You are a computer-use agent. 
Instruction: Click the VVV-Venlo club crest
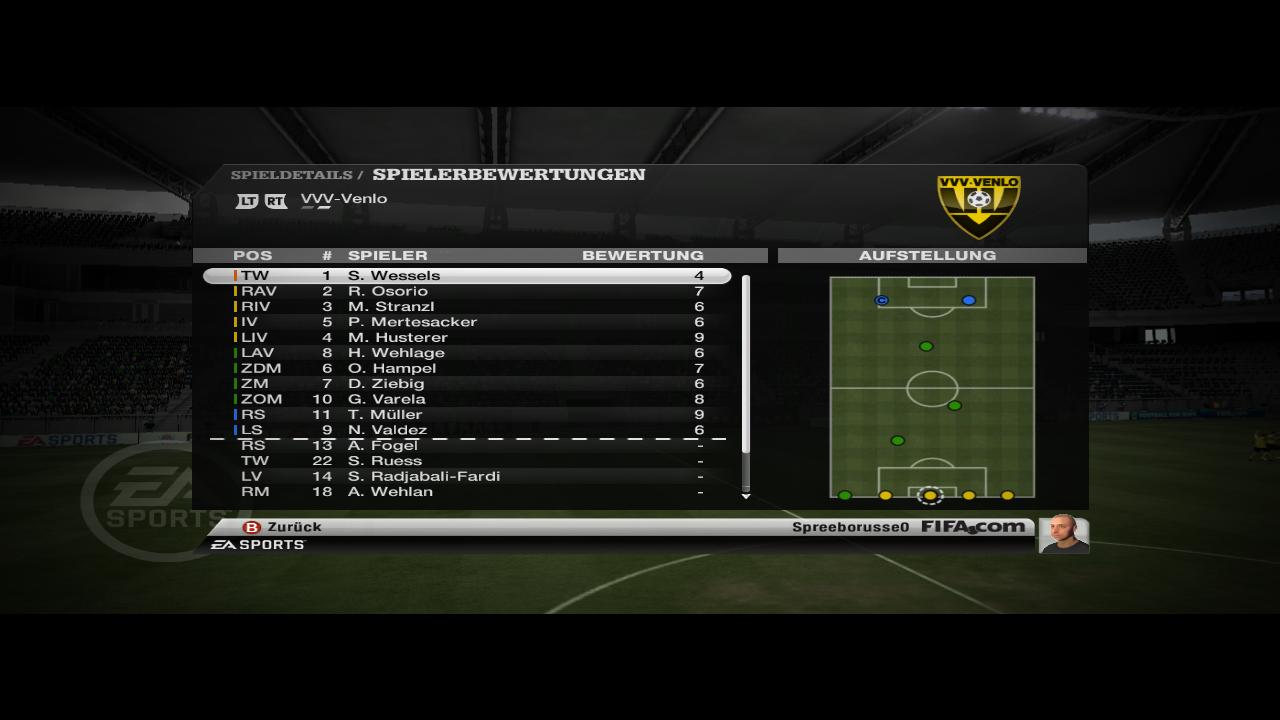(978, 206)
